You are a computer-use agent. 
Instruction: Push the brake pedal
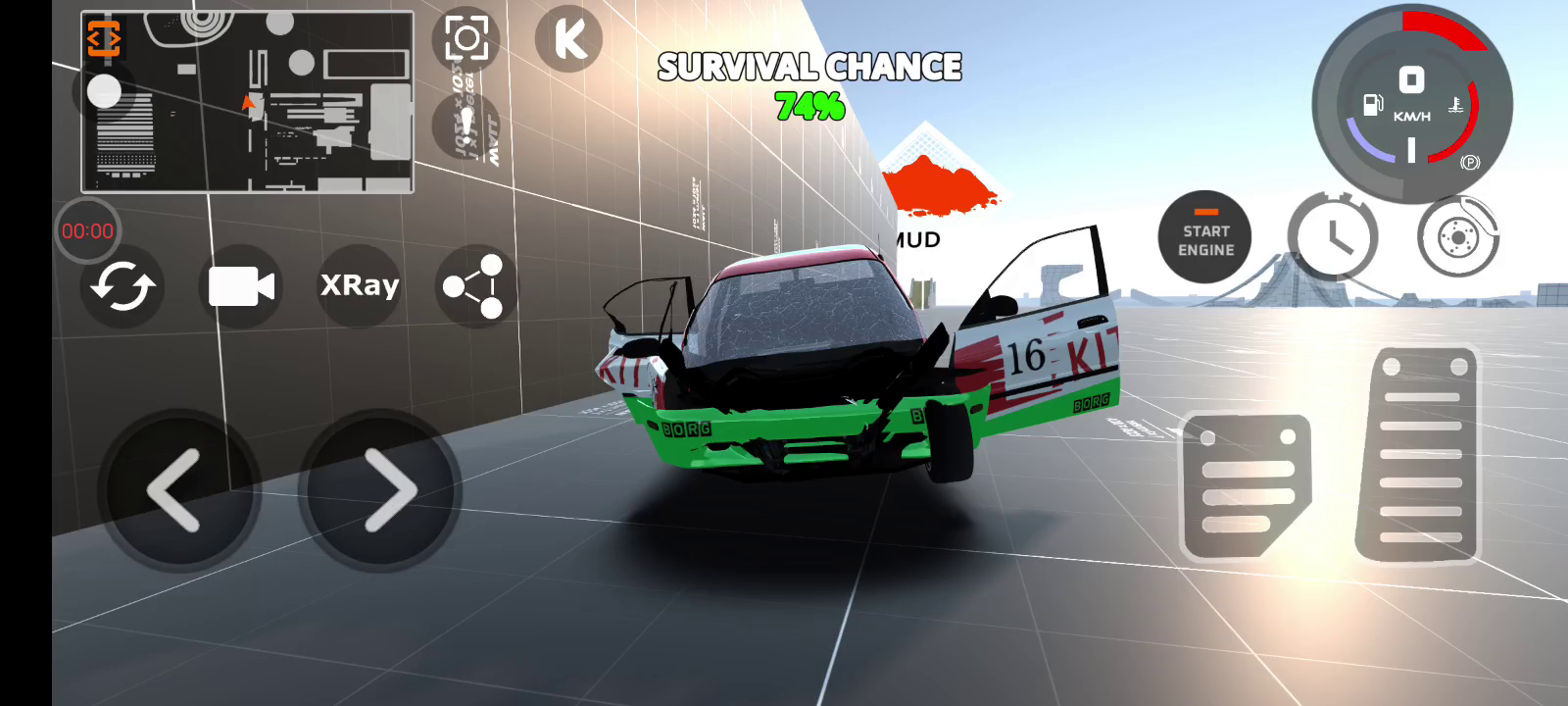[x=1247, y=487]
